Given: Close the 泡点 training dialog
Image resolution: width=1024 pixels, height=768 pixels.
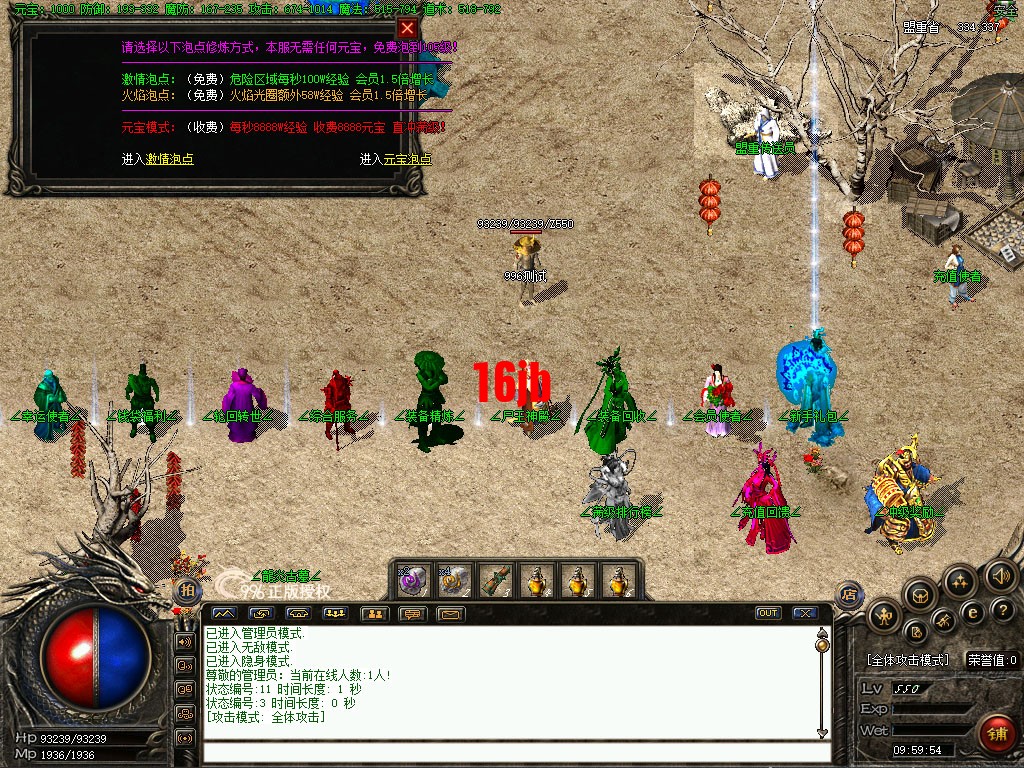Looking at the screenshot, I should [x=406, y=28].
